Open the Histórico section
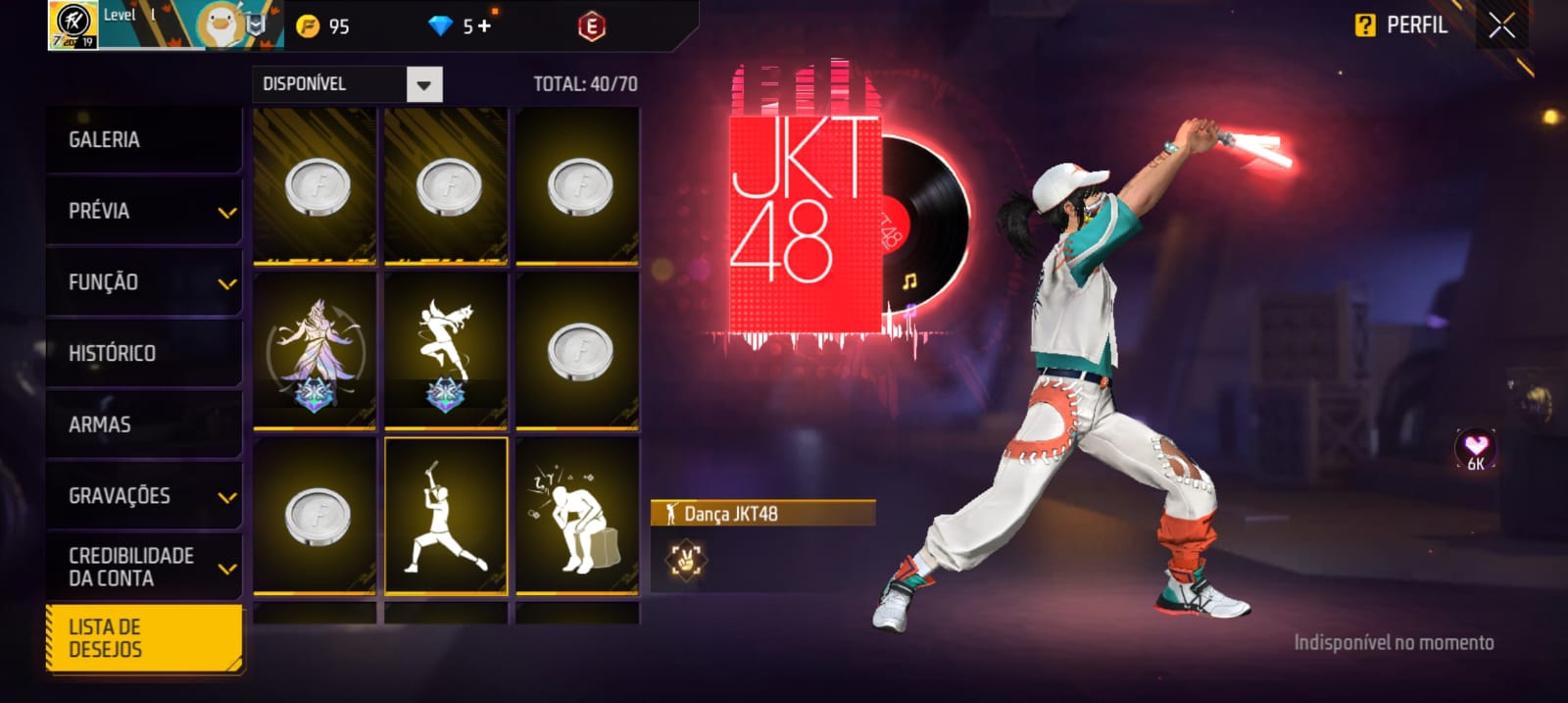This screenshot has width=1568, height=703. (143, 353)
